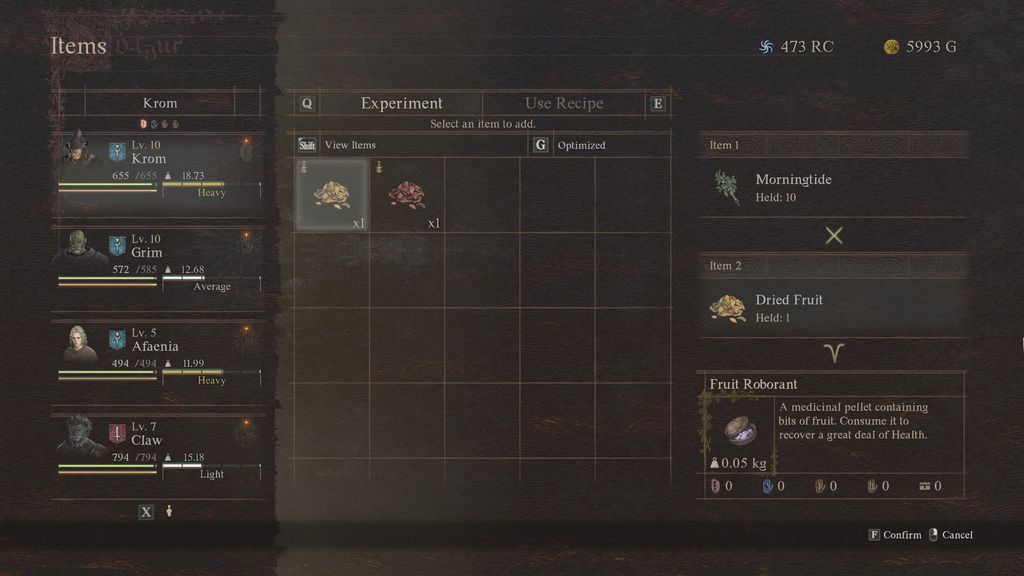Viewport: 1024px width, 576px height.
Task: Choose Krom in the party list
Action: coord(160,167)
